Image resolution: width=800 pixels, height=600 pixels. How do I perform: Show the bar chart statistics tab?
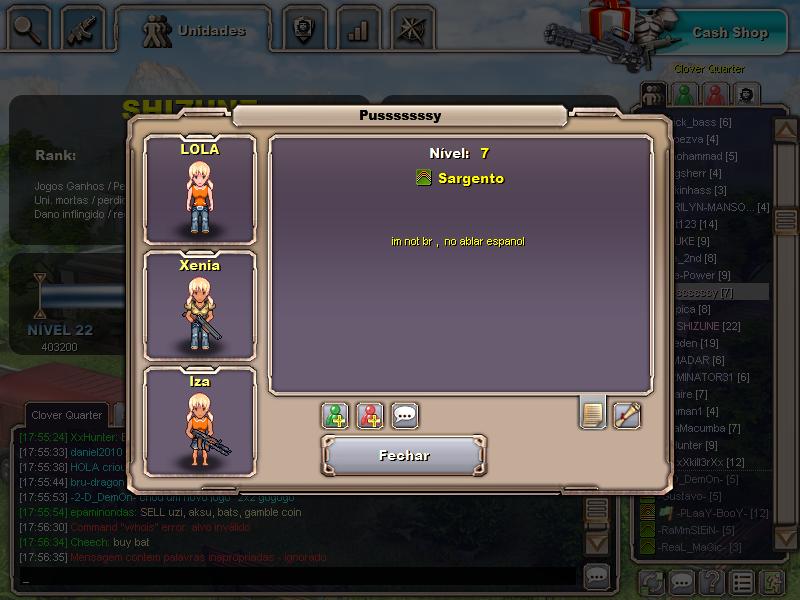357,30
